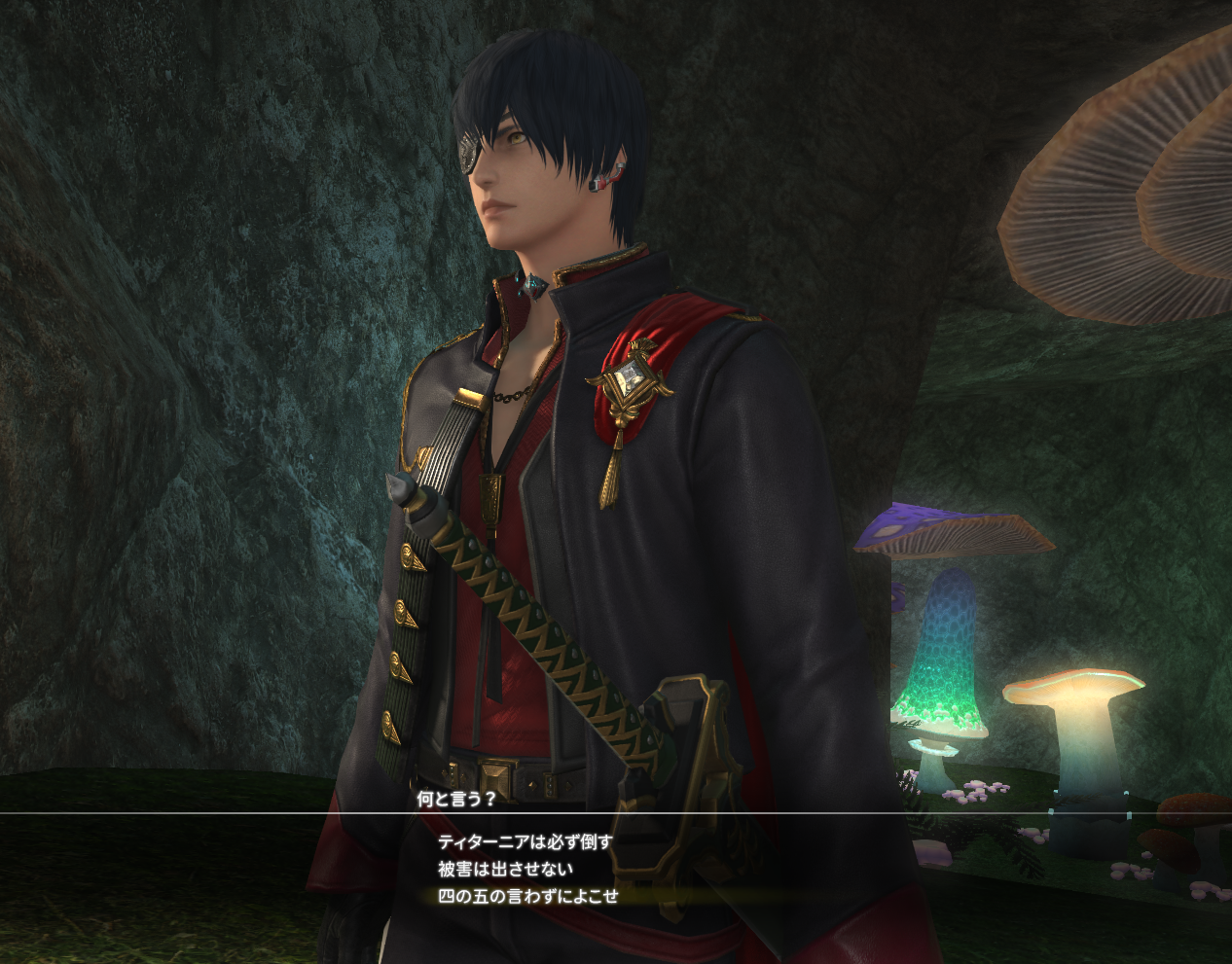Choose the reply "ティターニアは必ず倒す"

pos(525,841)
